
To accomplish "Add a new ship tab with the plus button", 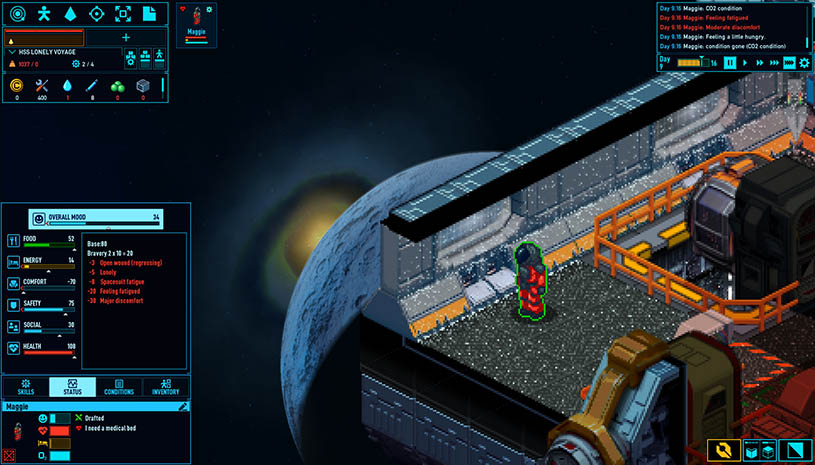I will 126,37.
